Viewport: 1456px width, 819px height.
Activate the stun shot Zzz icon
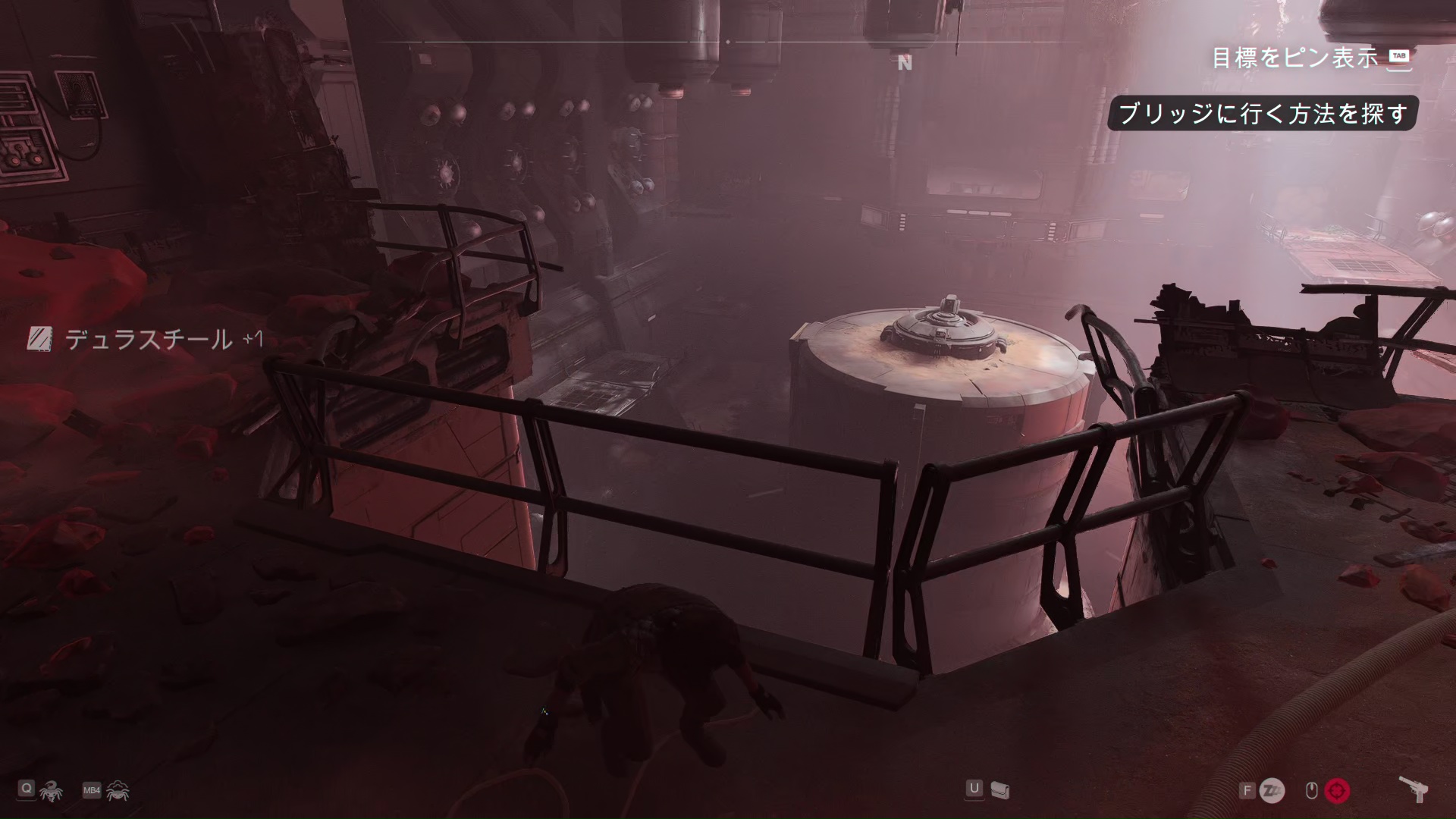click(1272, 791)
